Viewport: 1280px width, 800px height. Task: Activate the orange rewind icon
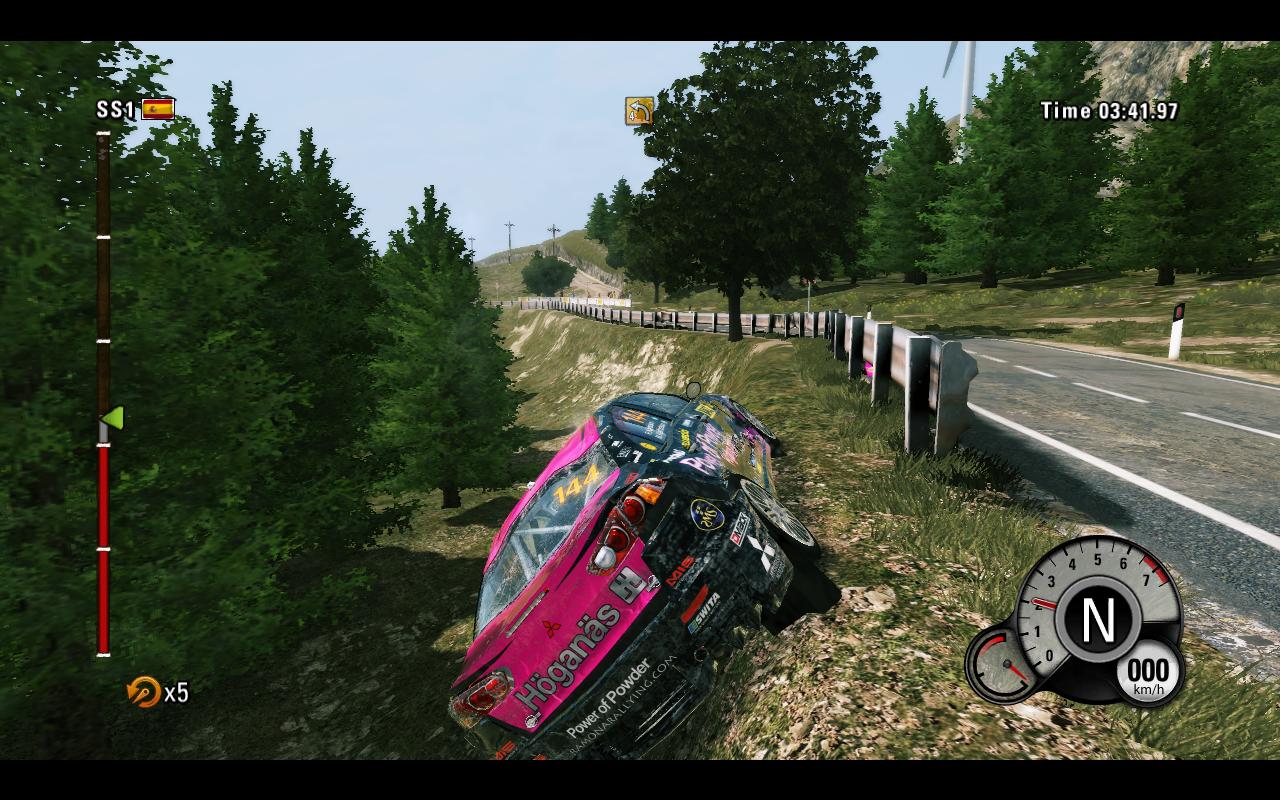[144, 691]
